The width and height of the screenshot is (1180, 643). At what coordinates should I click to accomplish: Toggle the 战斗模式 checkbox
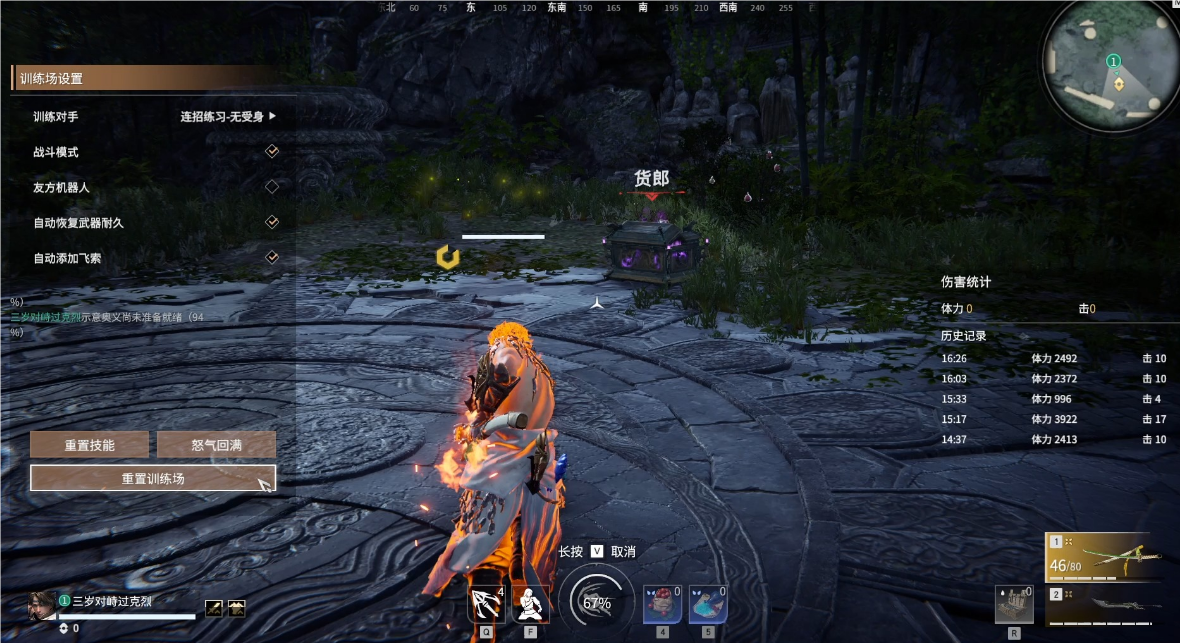[x=271, y=151]
